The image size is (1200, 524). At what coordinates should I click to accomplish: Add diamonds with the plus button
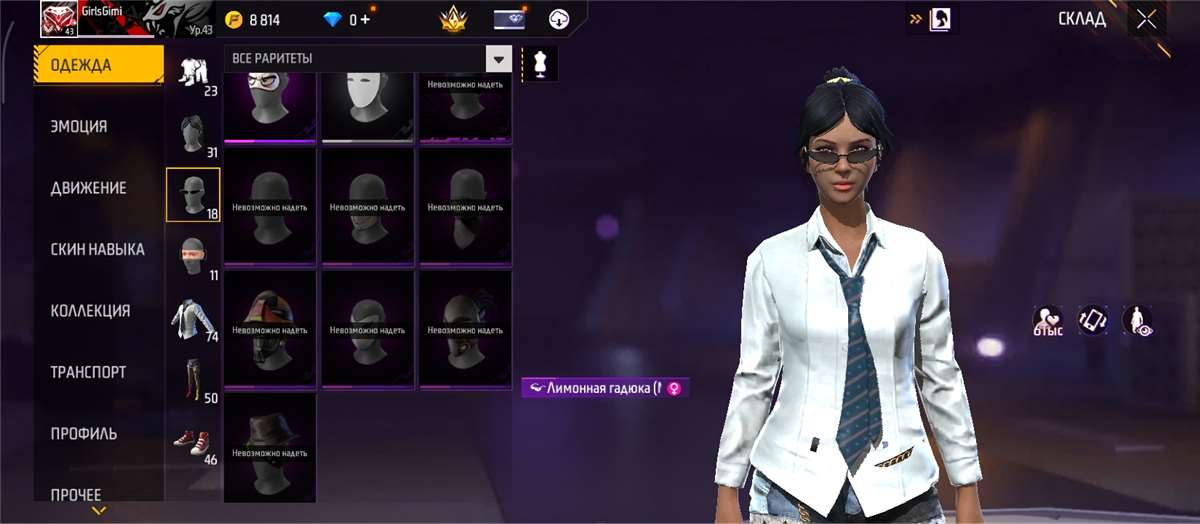coord(365,19)
